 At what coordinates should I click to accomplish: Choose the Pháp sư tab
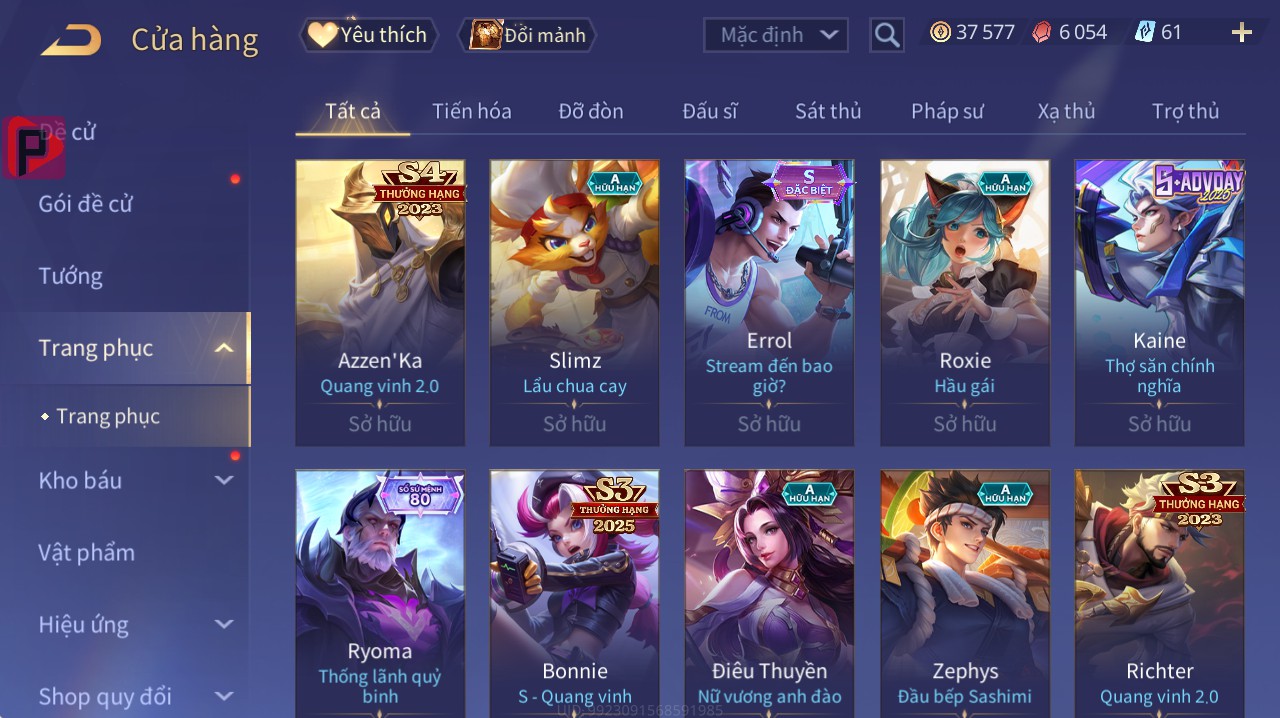947,111
